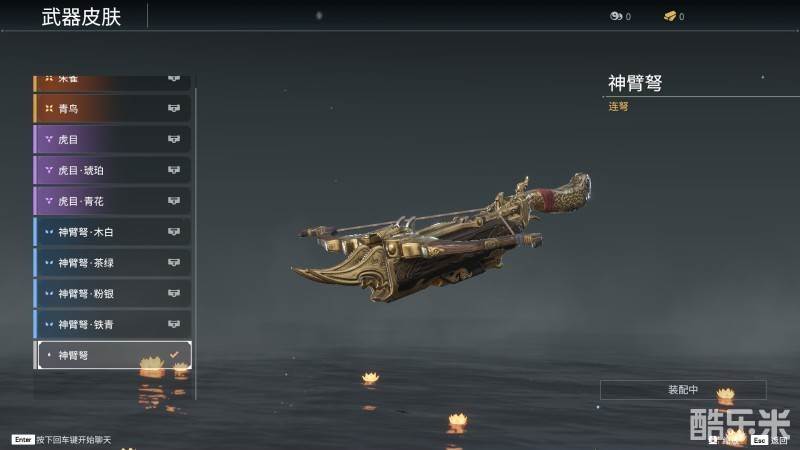The width and height of the screenshot is (800, 450).
Task: Click the 装配中 equip button
Action: (x=683, y=390)
